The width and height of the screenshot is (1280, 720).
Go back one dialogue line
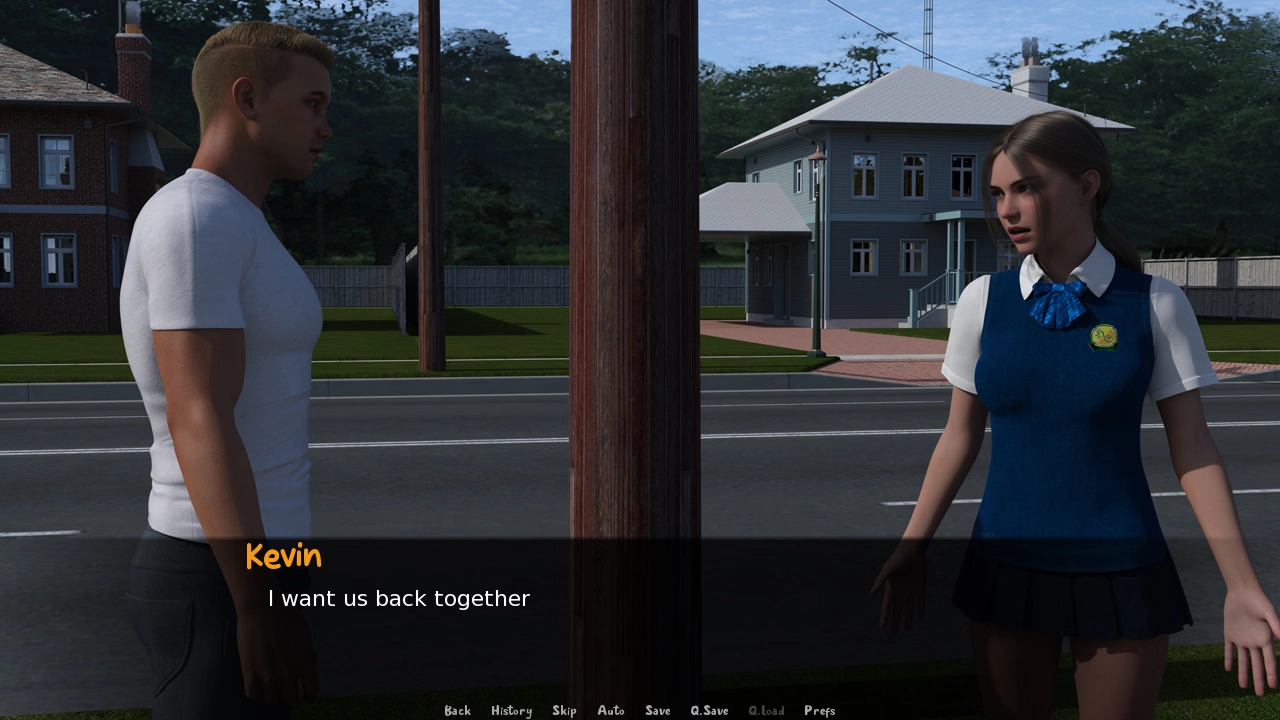click(457, 711)
